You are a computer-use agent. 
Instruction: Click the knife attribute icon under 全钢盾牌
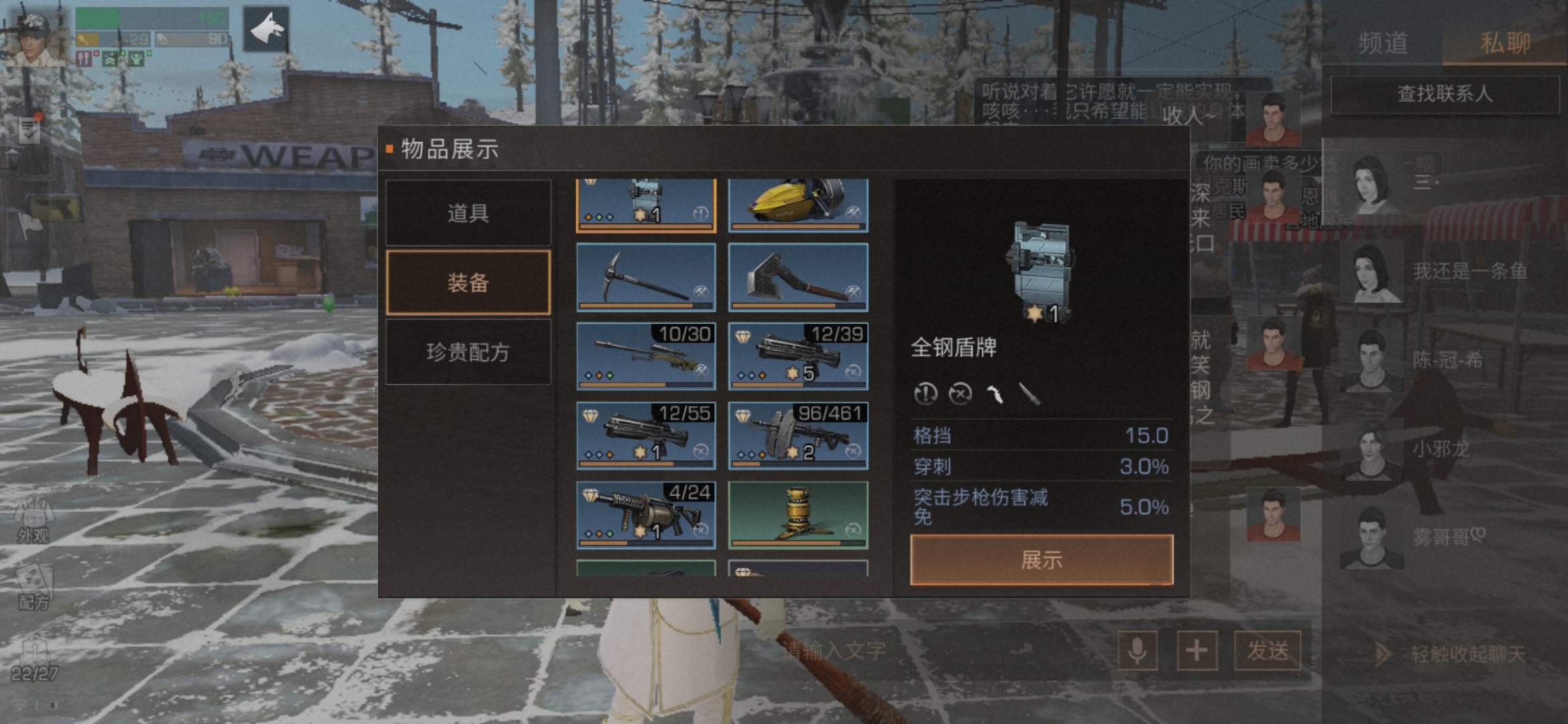(1032, 394)
